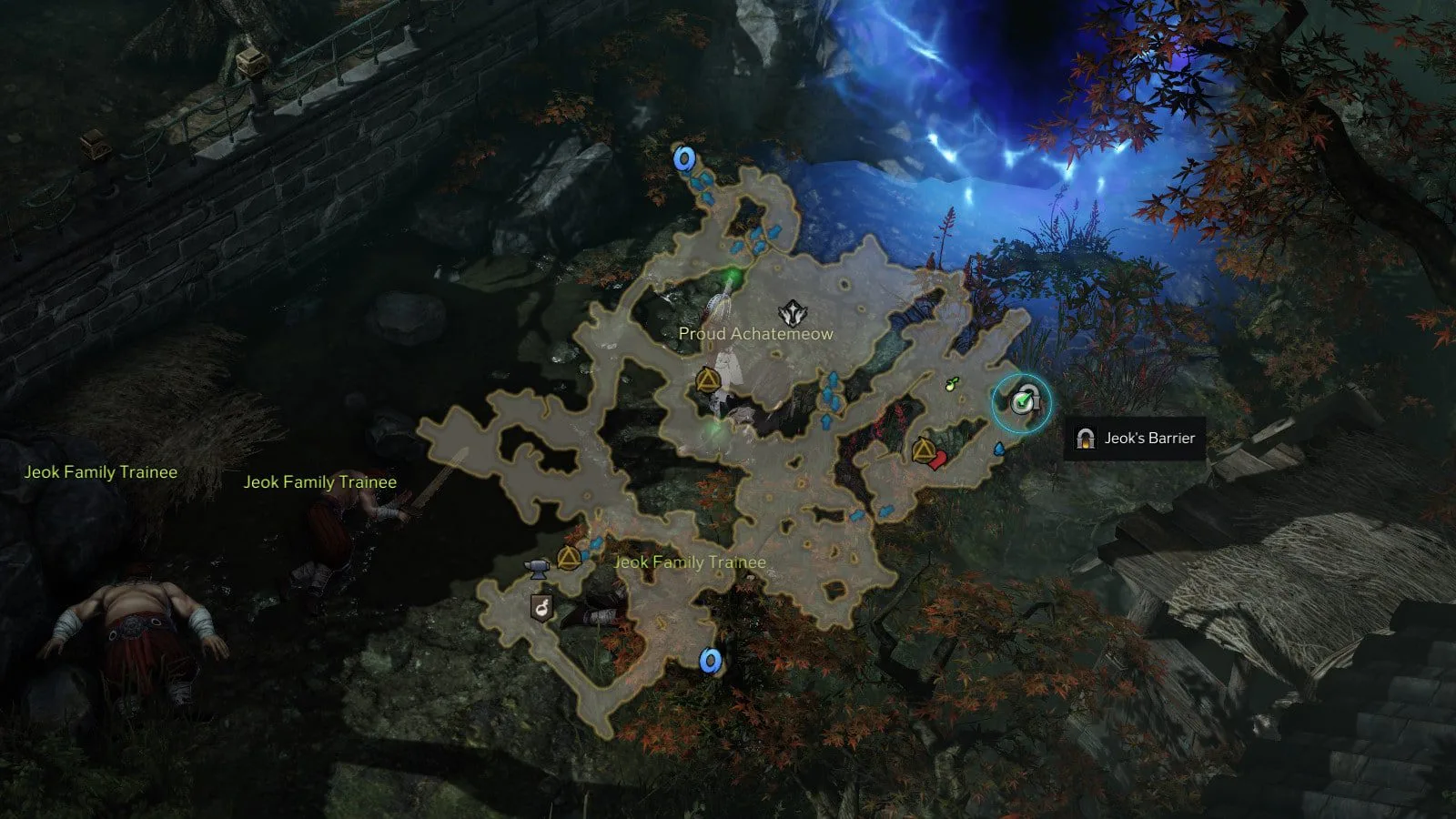
Task: Select the anvil repair marker on map
Action: pos(538,569)
